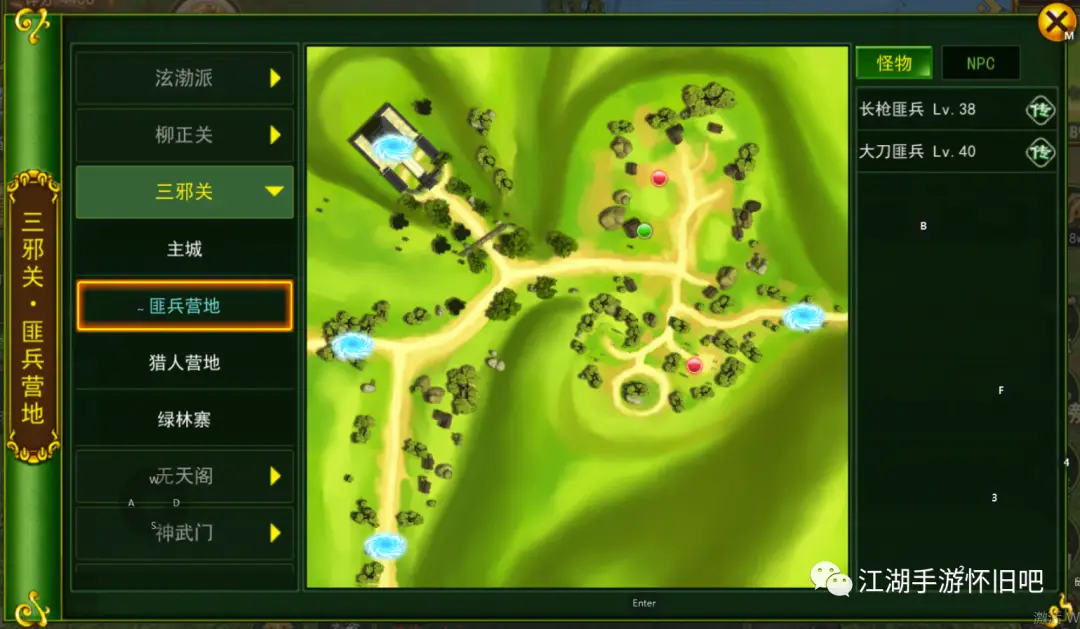Switch to the 怪物 tab

click(894, 63)
